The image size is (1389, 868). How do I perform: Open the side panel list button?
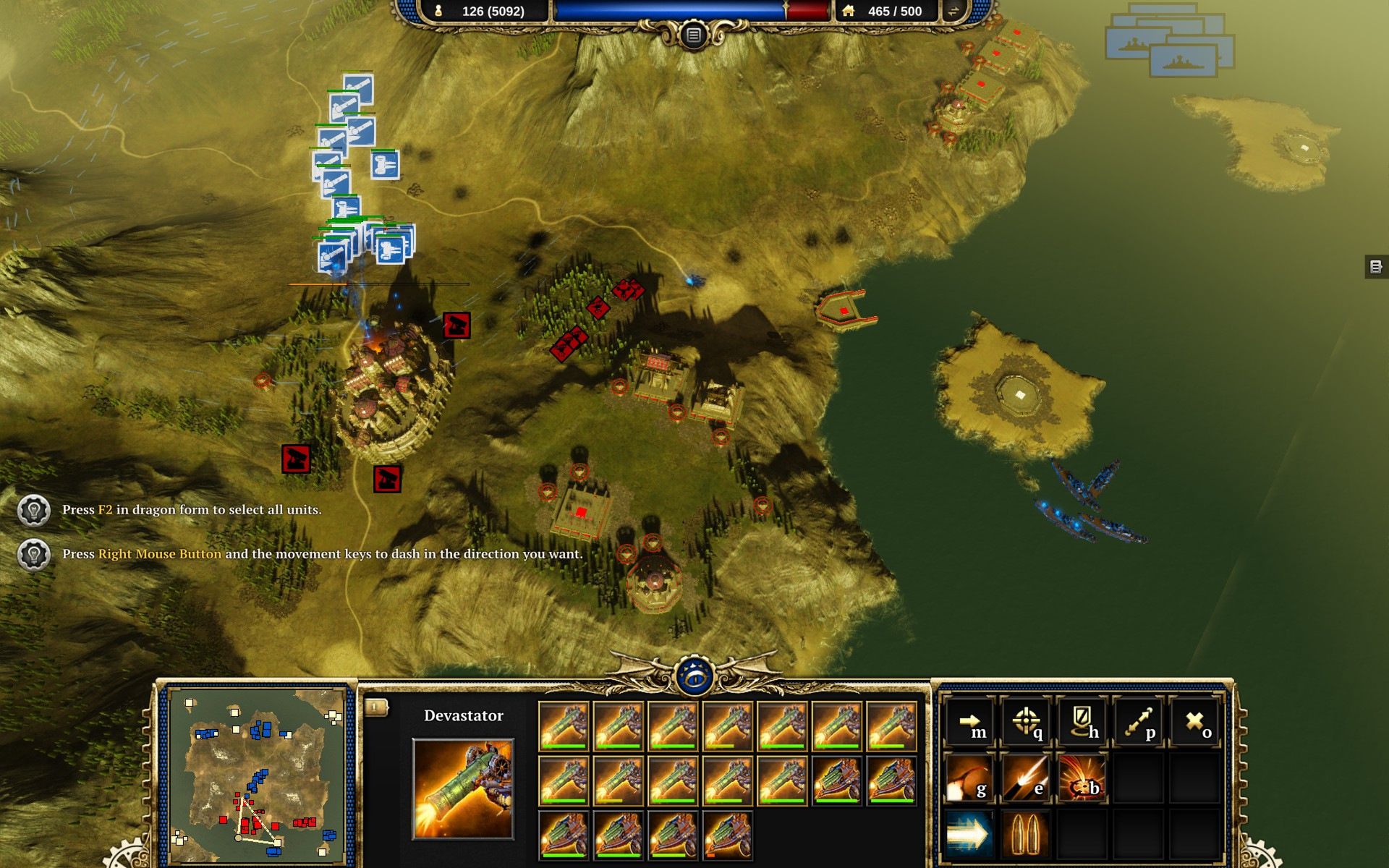click(1376, 266)
